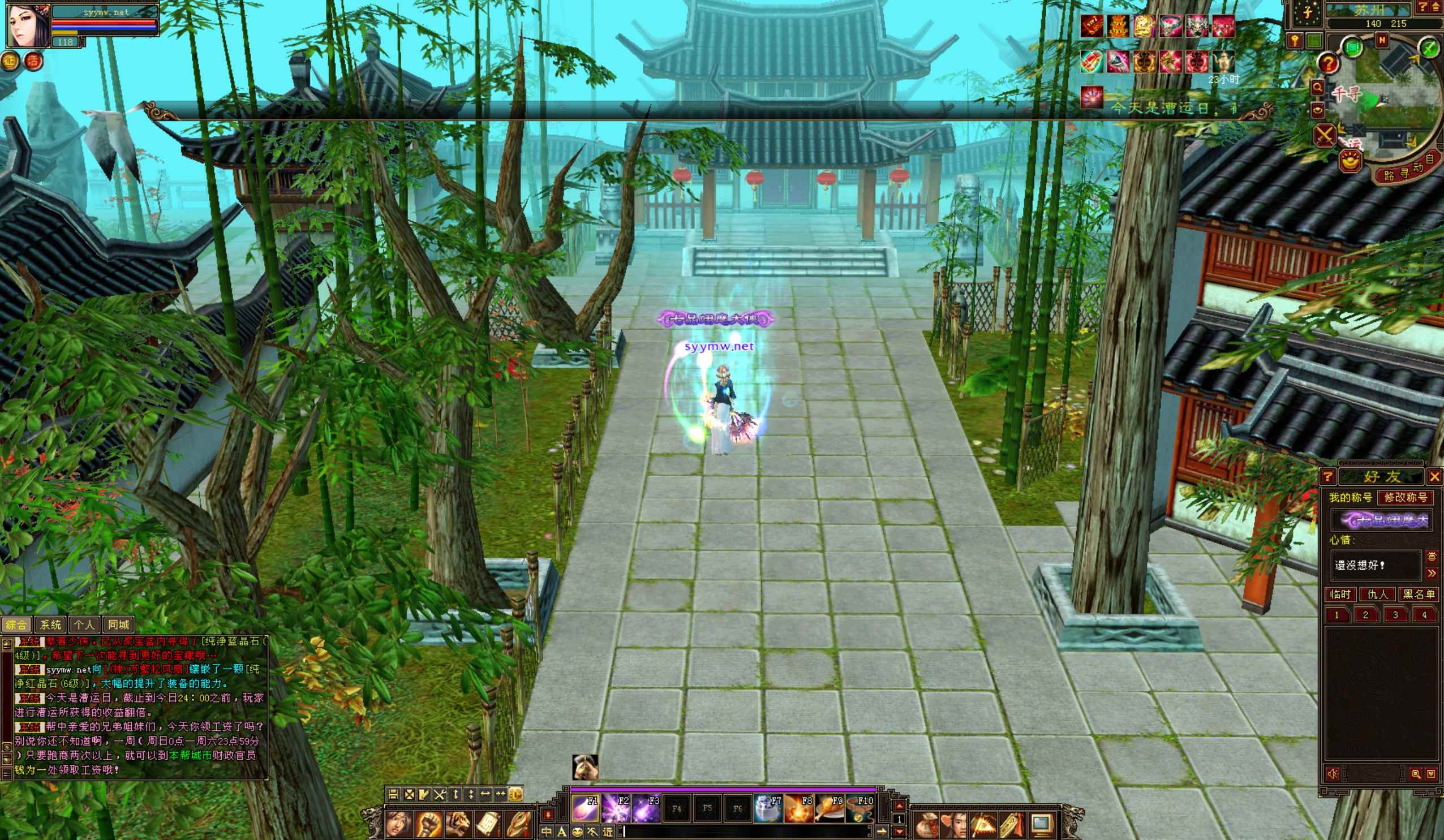This screenshot has width=1444, height=840.
Task: Close the 好友 friends panel
Action: point(1434,477)
